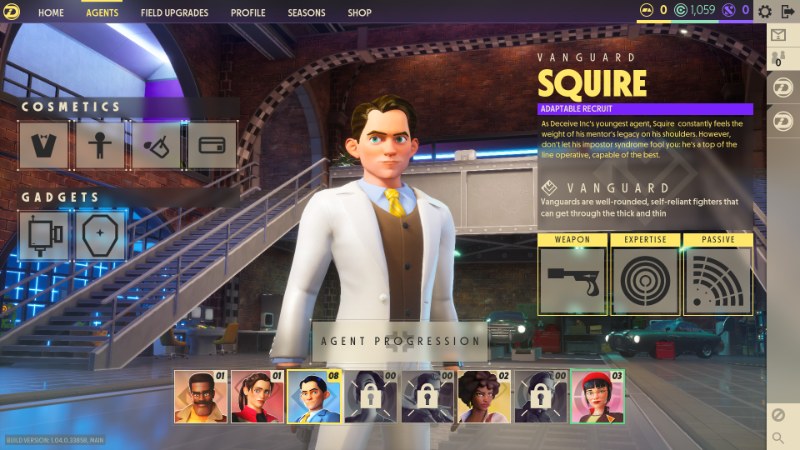Open the body pose cosmetics slot
This screenshot has width=800, height=450.
pos(99,146)
